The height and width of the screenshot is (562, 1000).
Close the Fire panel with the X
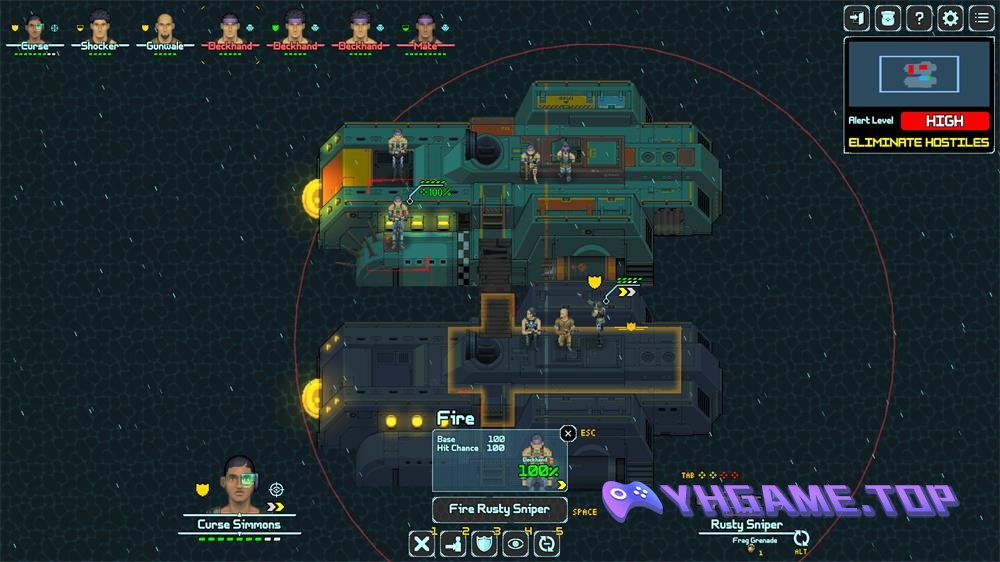click(568, 433)
